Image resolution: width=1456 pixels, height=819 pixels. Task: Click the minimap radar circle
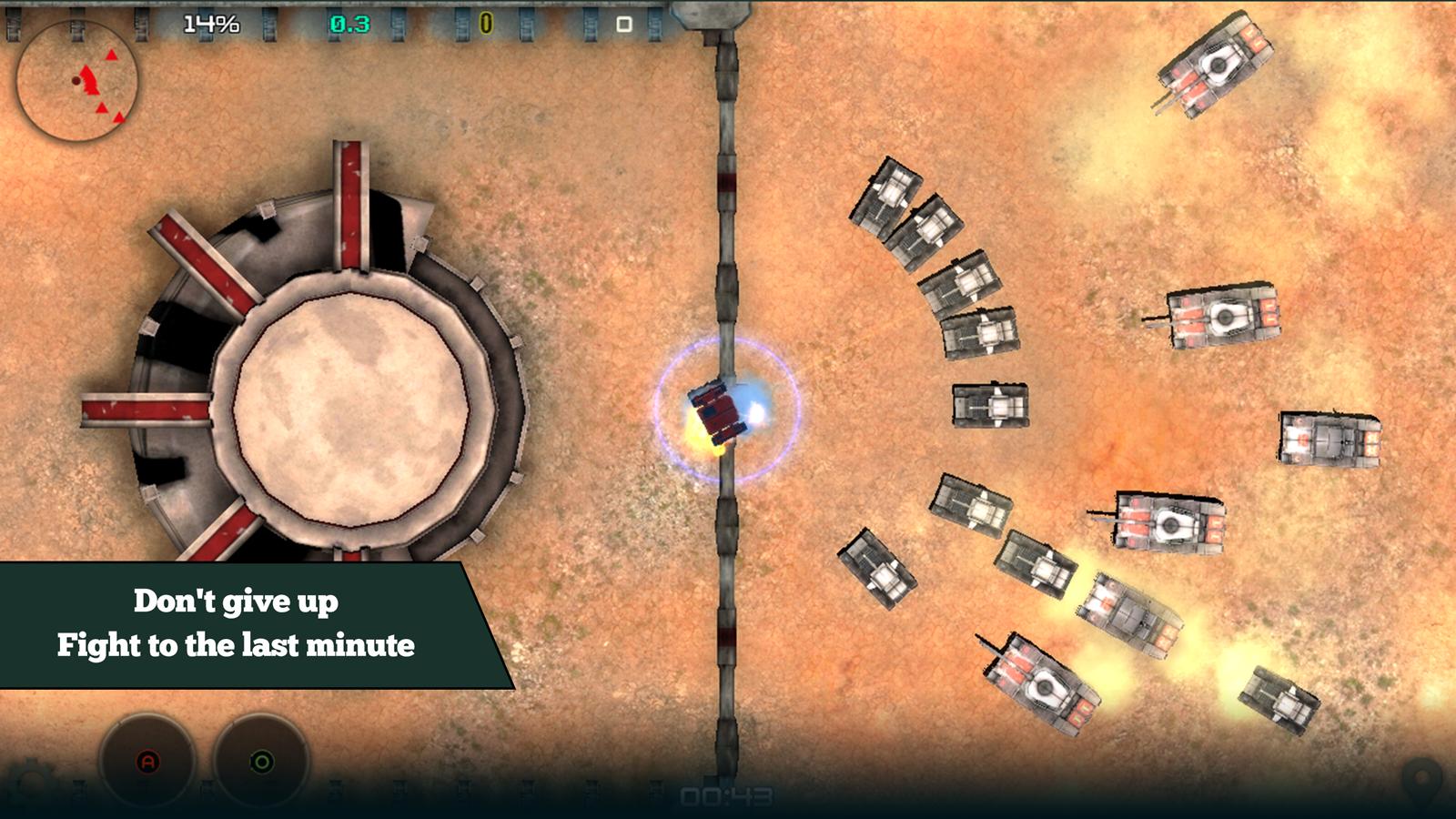point(77,82)
